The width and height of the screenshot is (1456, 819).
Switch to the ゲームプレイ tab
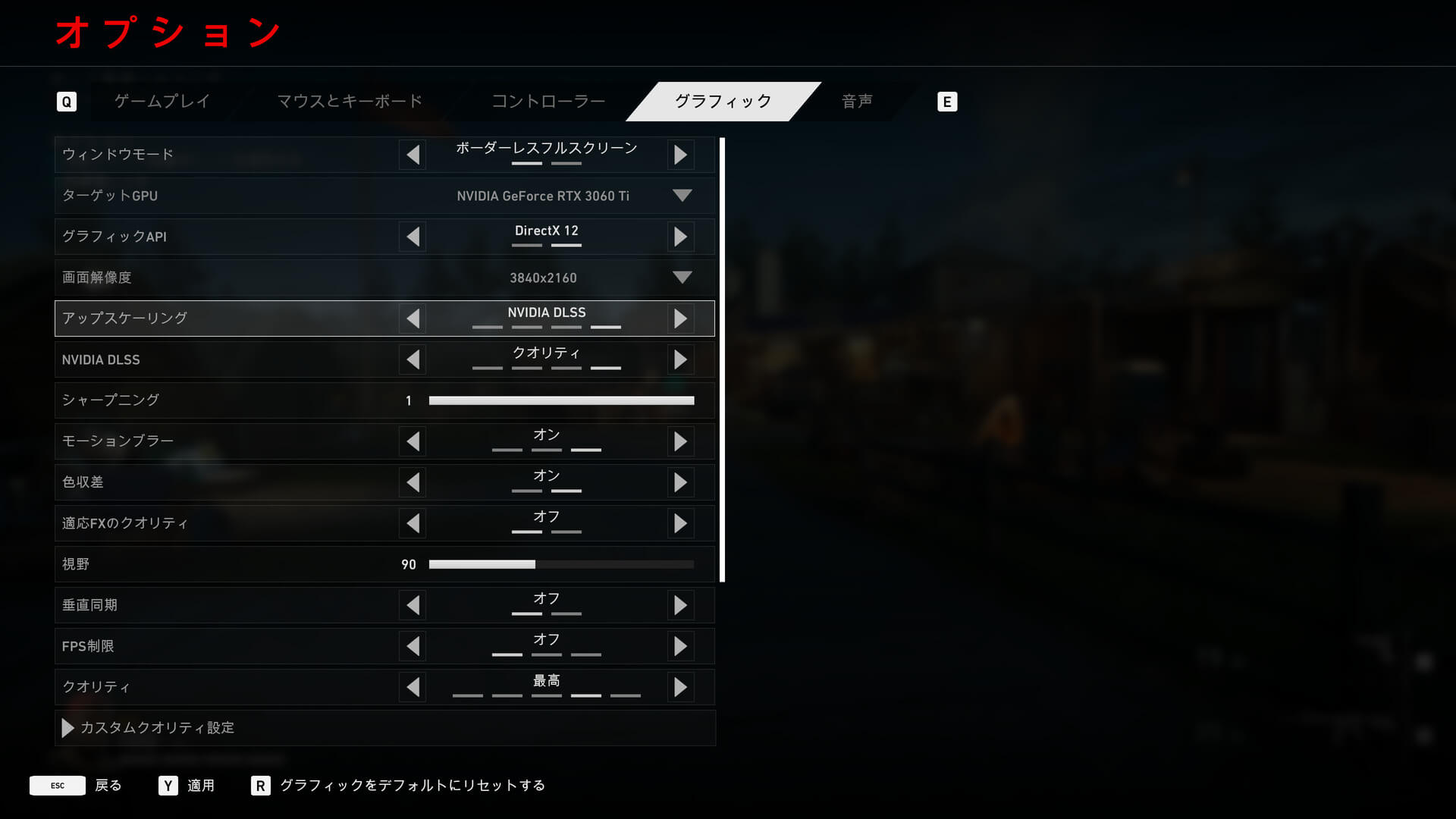[162, 102]
